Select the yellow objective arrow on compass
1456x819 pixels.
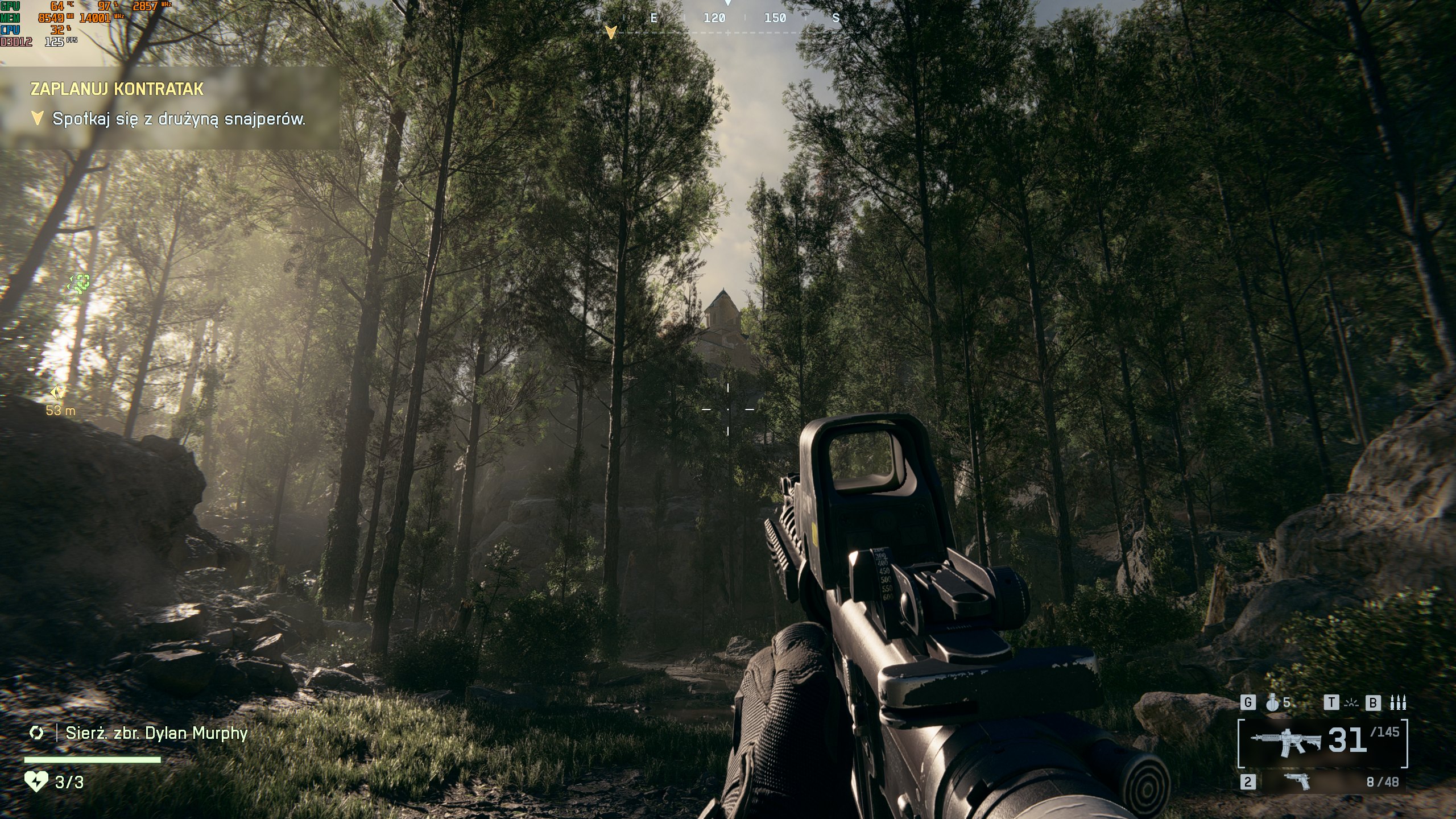[610, 32]
